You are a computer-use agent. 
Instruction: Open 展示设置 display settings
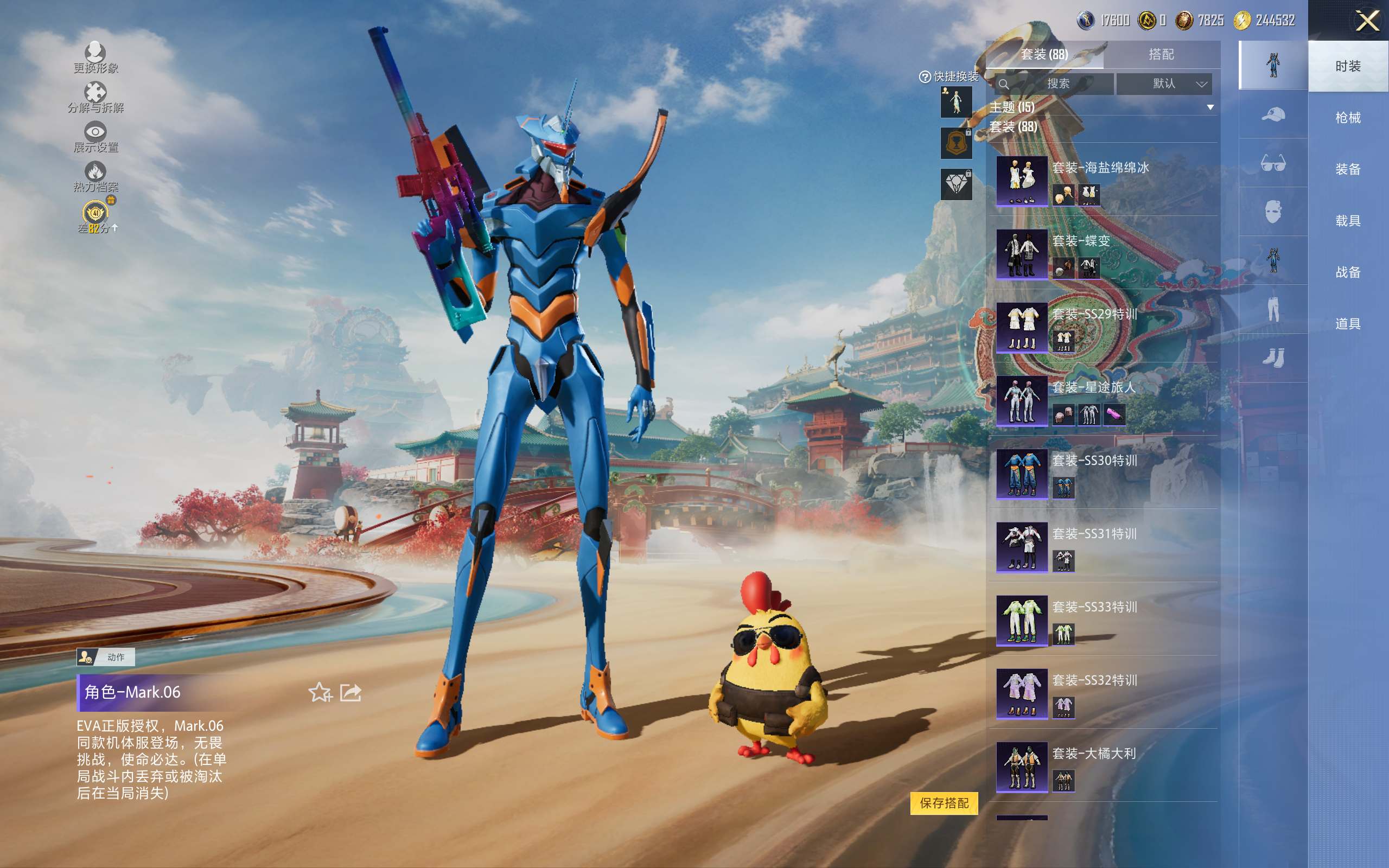click(95, 137)
